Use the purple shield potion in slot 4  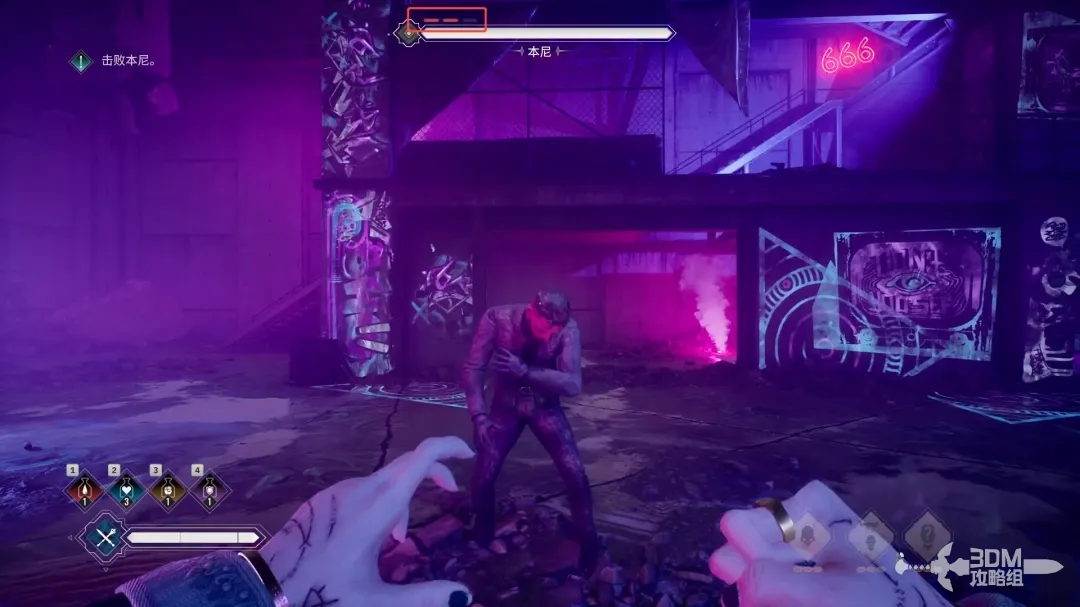[210, 490]
